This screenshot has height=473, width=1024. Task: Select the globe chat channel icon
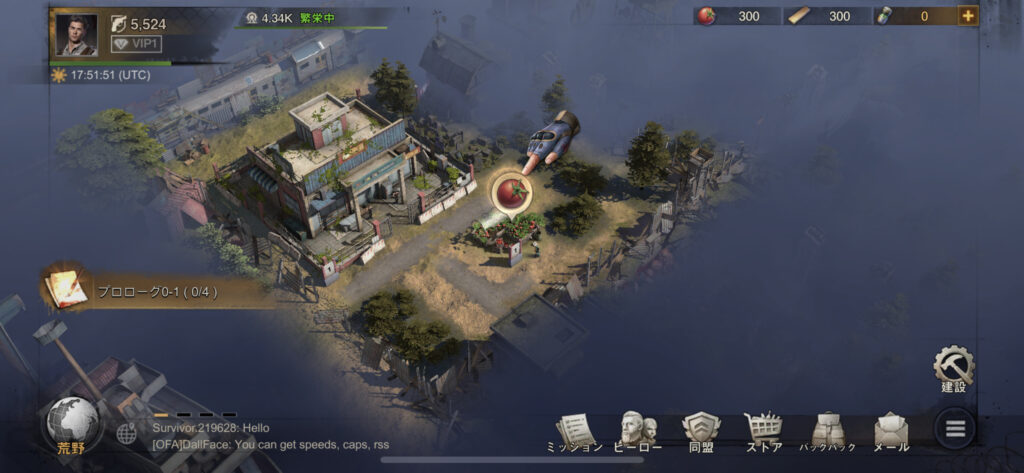[127, 434]
